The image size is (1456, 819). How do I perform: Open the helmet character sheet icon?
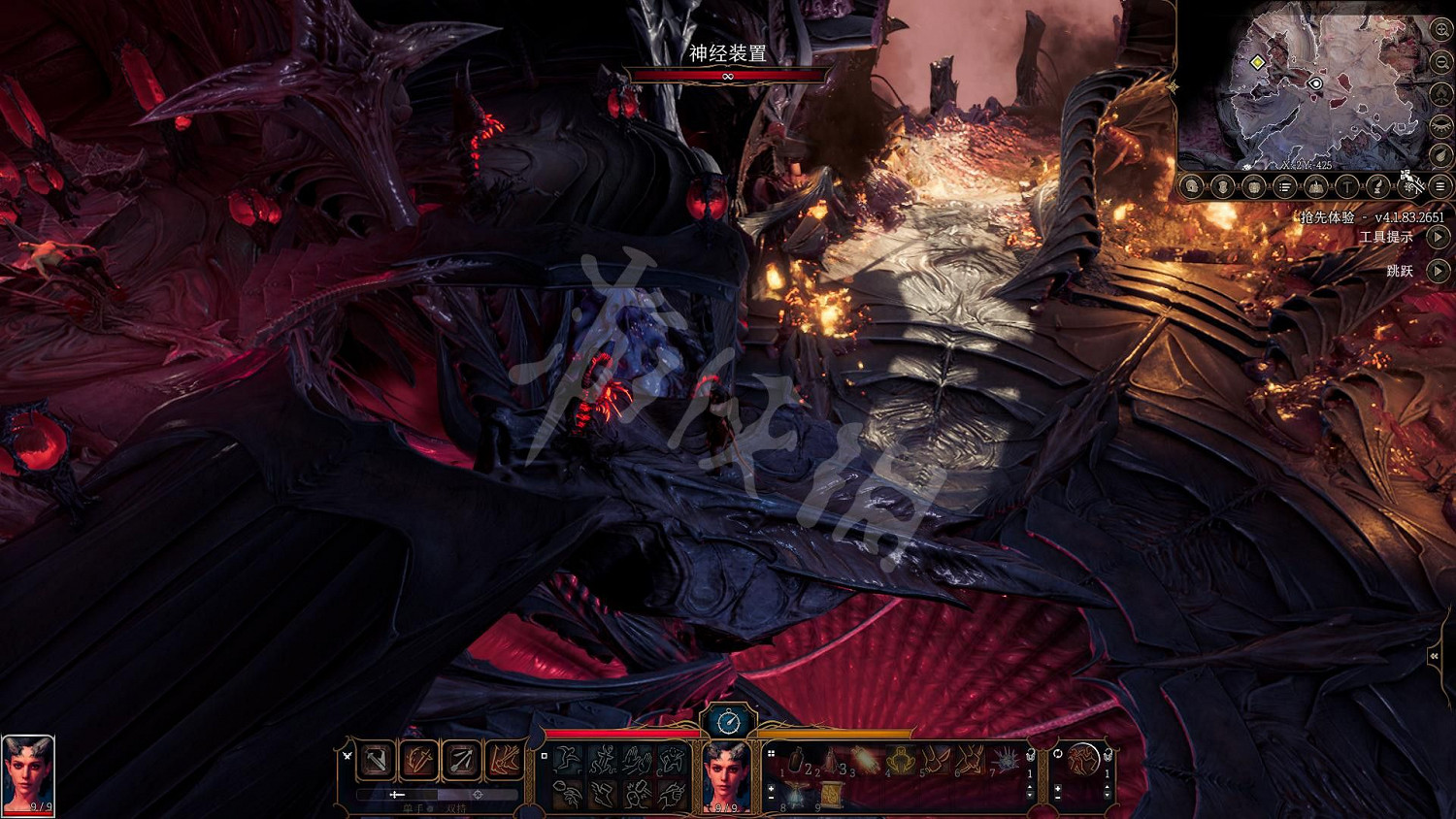1192,186
